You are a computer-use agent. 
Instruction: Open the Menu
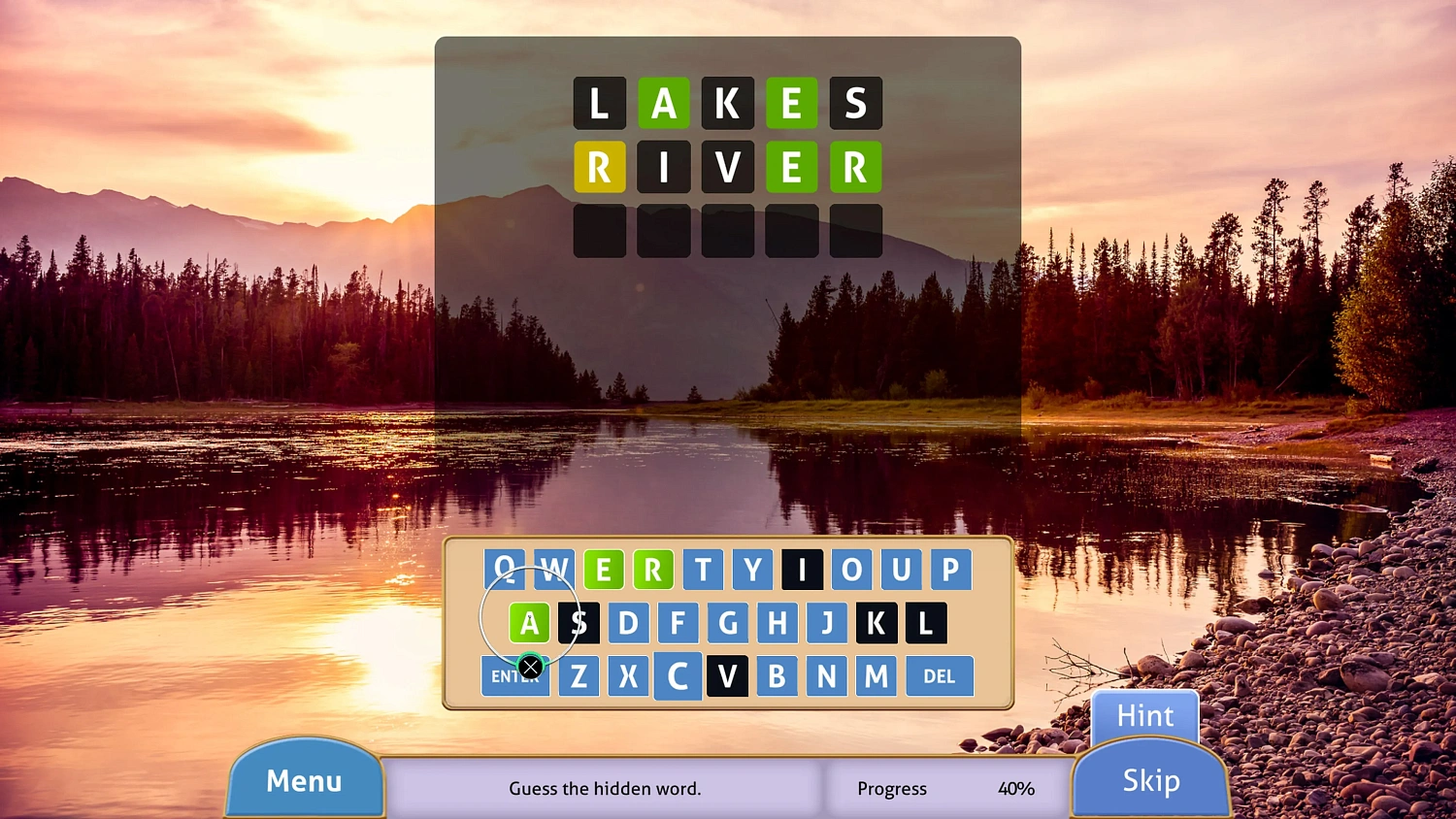pos(305,780)
